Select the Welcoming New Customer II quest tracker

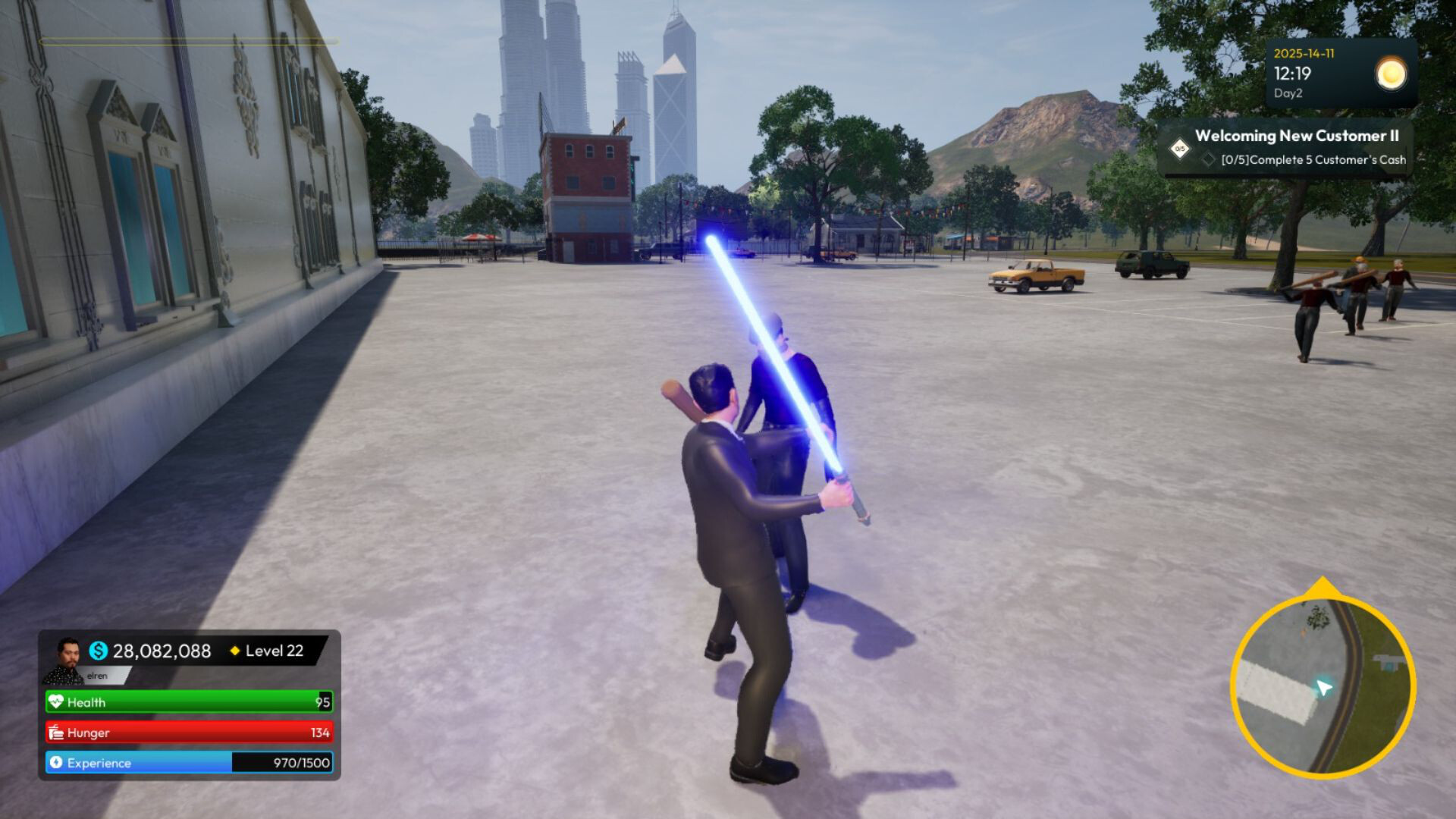pyautogui.click(x=1296, y=136)
